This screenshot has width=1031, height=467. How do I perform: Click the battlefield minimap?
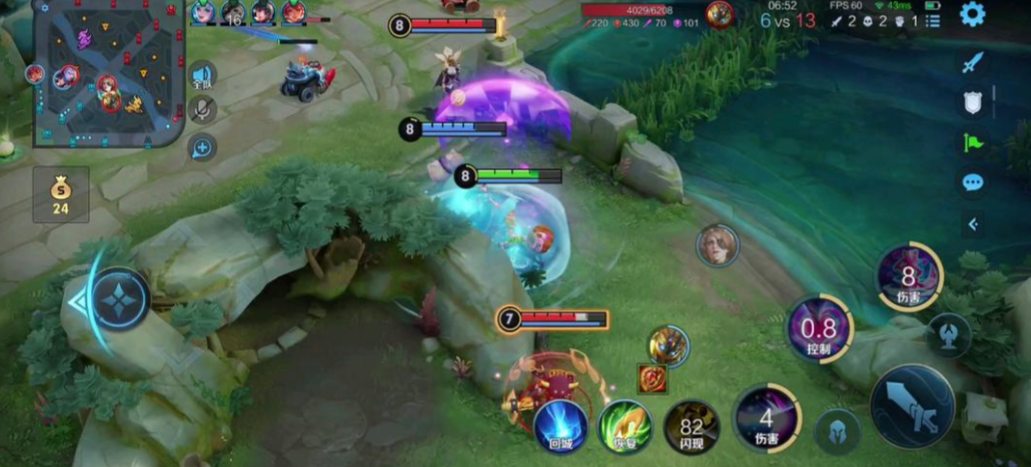(x=108, y=73)
